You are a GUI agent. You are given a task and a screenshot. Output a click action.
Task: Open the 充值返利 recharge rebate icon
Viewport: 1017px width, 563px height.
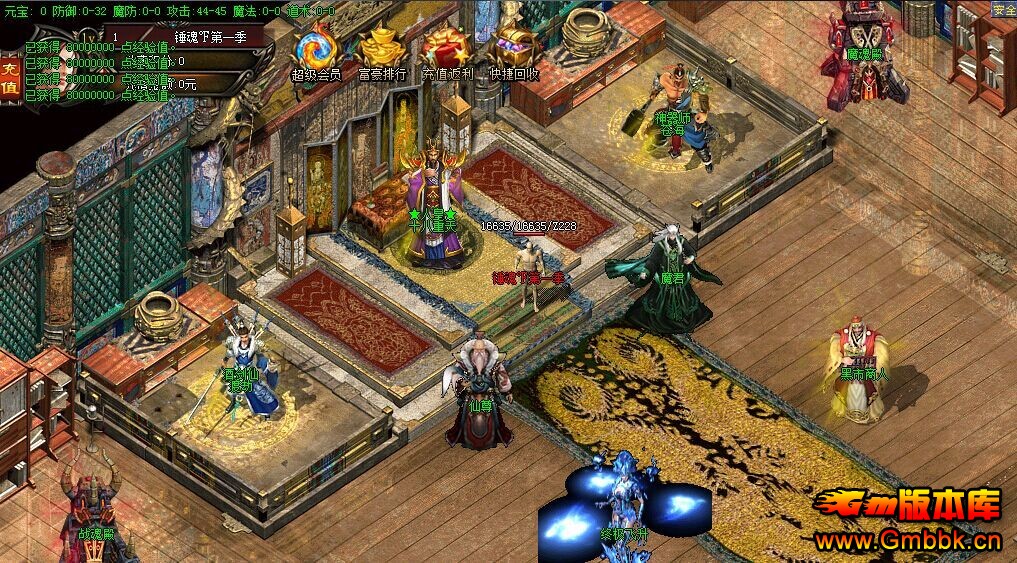tap(446, 50)
